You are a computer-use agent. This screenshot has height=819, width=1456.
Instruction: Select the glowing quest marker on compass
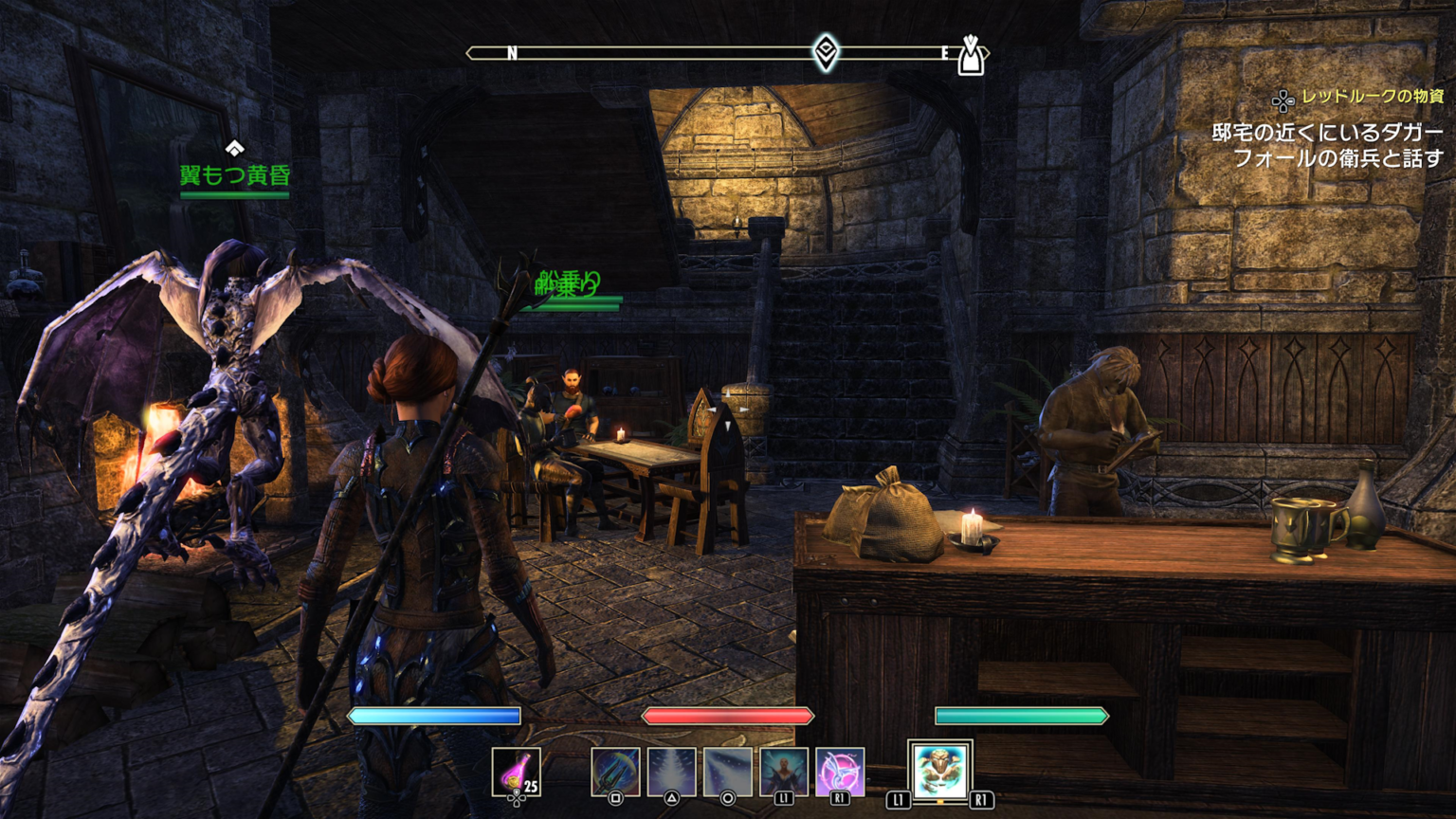click(826, 51)
